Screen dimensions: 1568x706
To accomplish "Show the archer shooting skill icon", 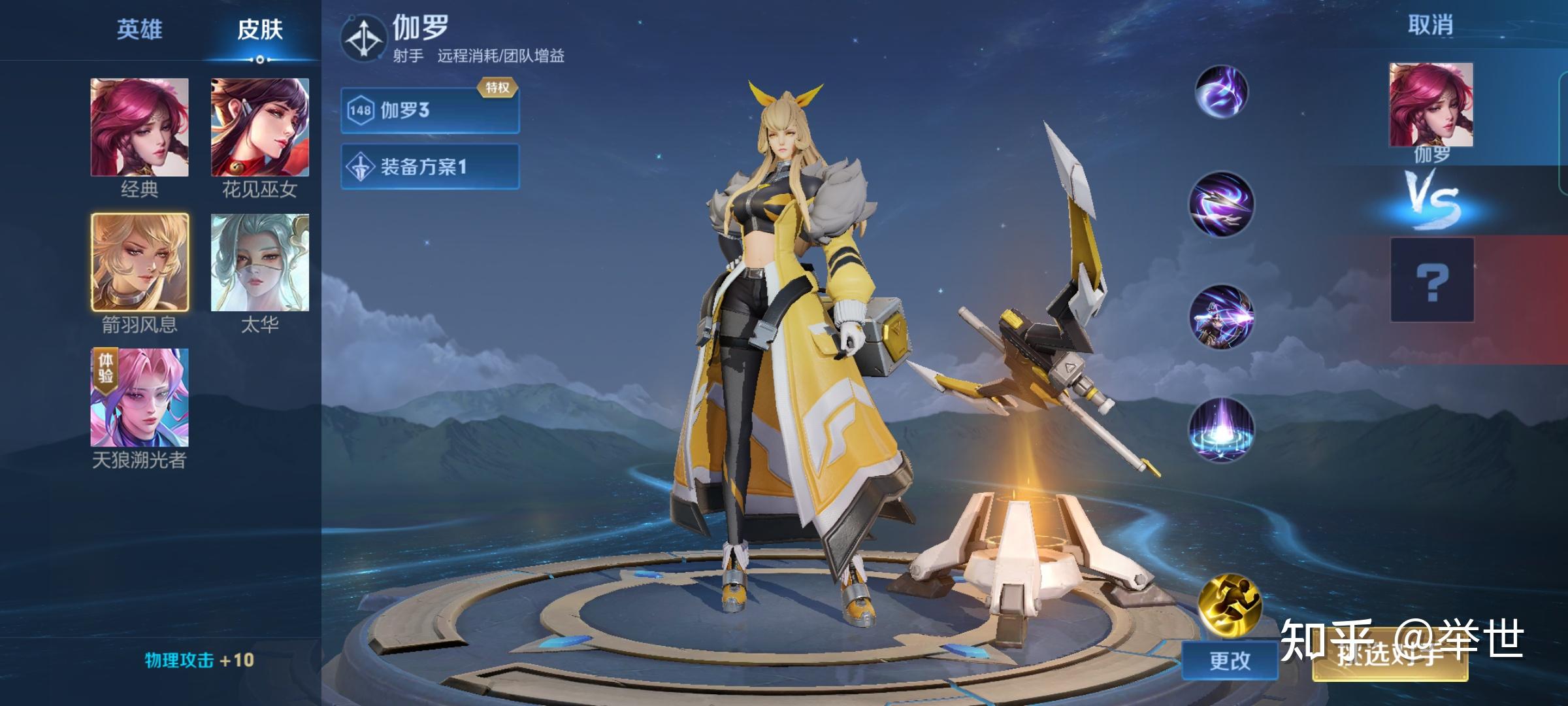I will pos(1220,317).
